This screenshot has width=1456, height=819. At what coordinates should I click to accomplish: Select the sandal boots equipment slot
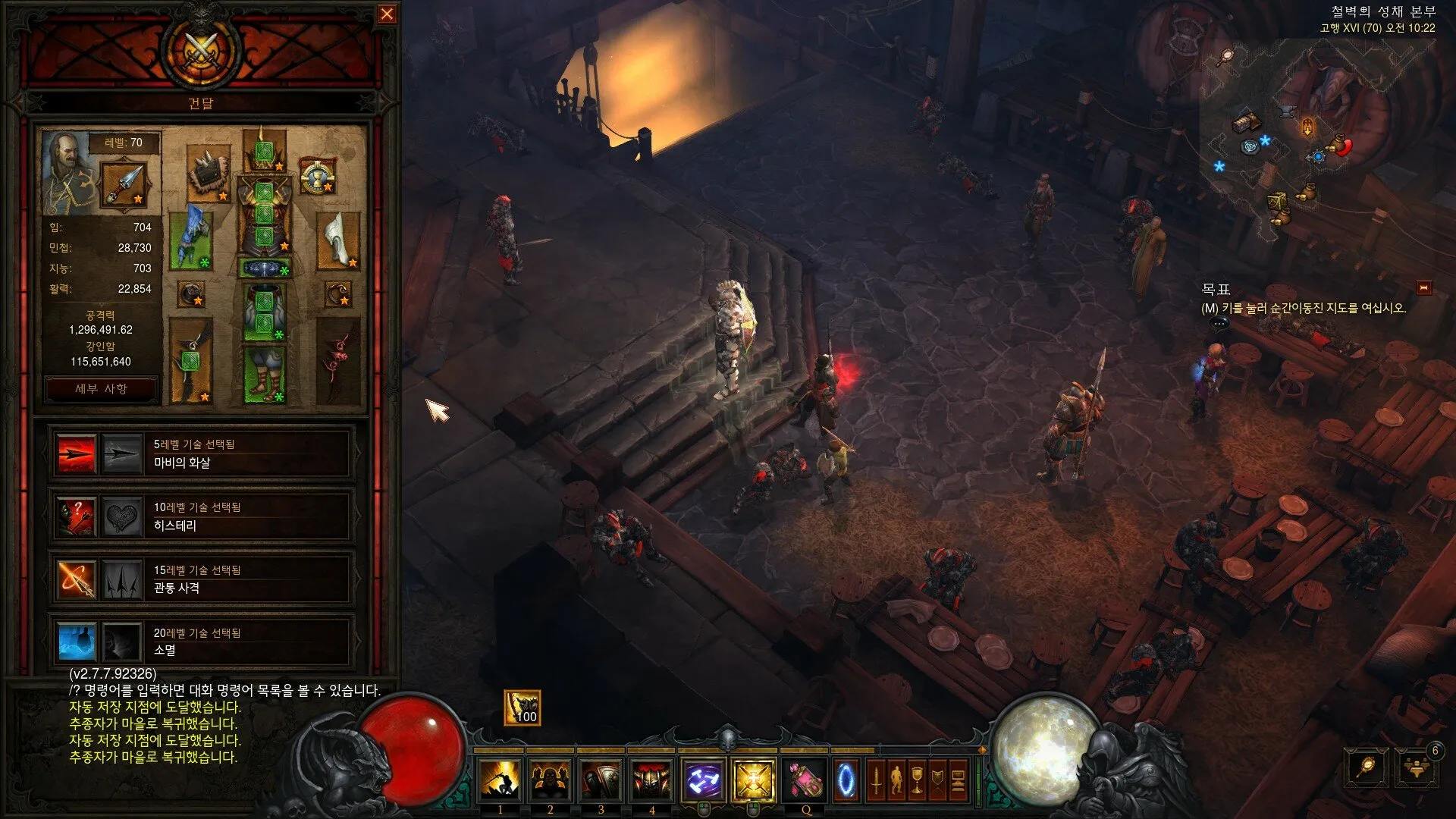[264, 375]
